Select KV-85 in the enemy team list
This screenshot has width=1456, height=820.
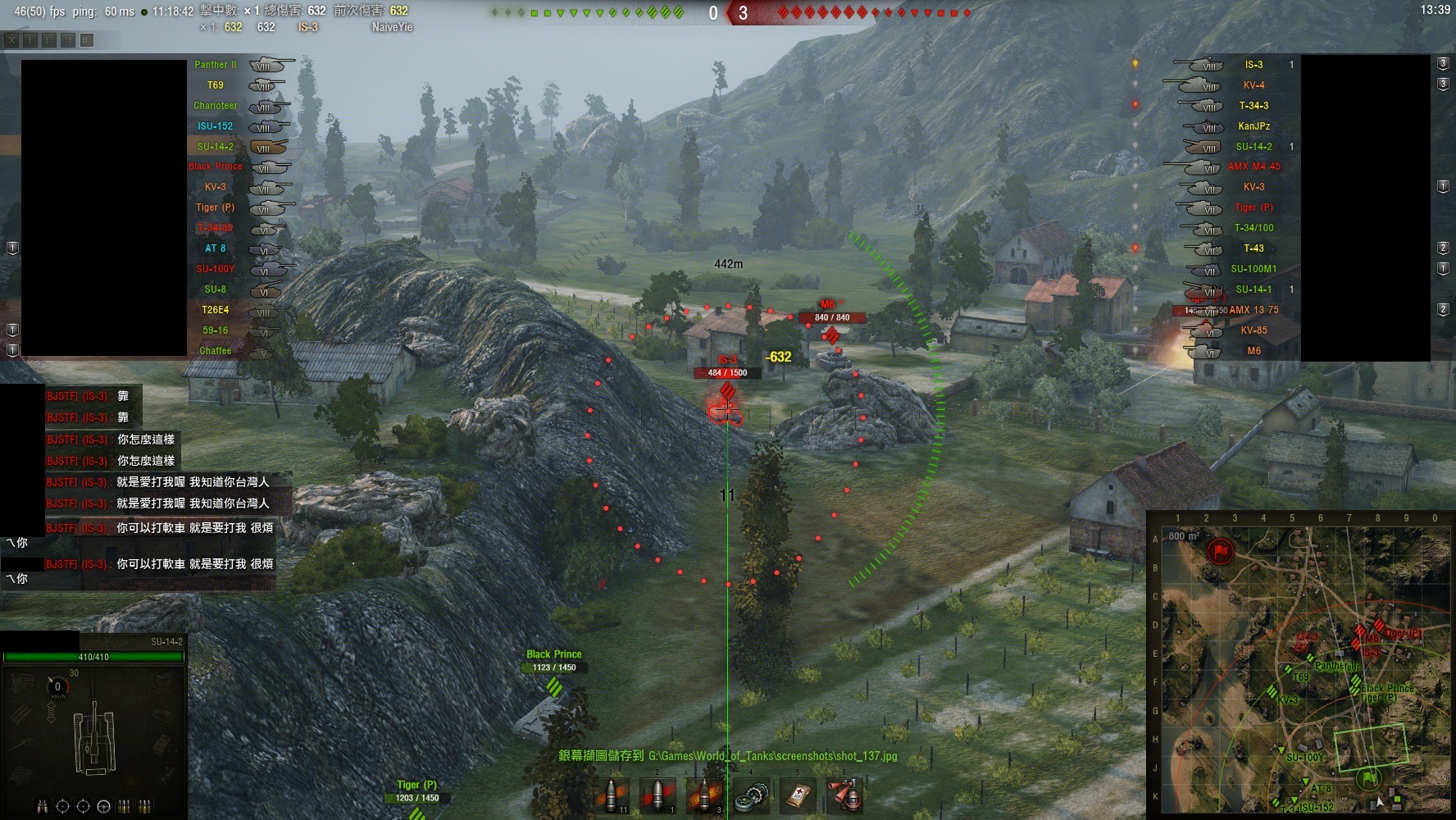click(x=1254, y=330)
